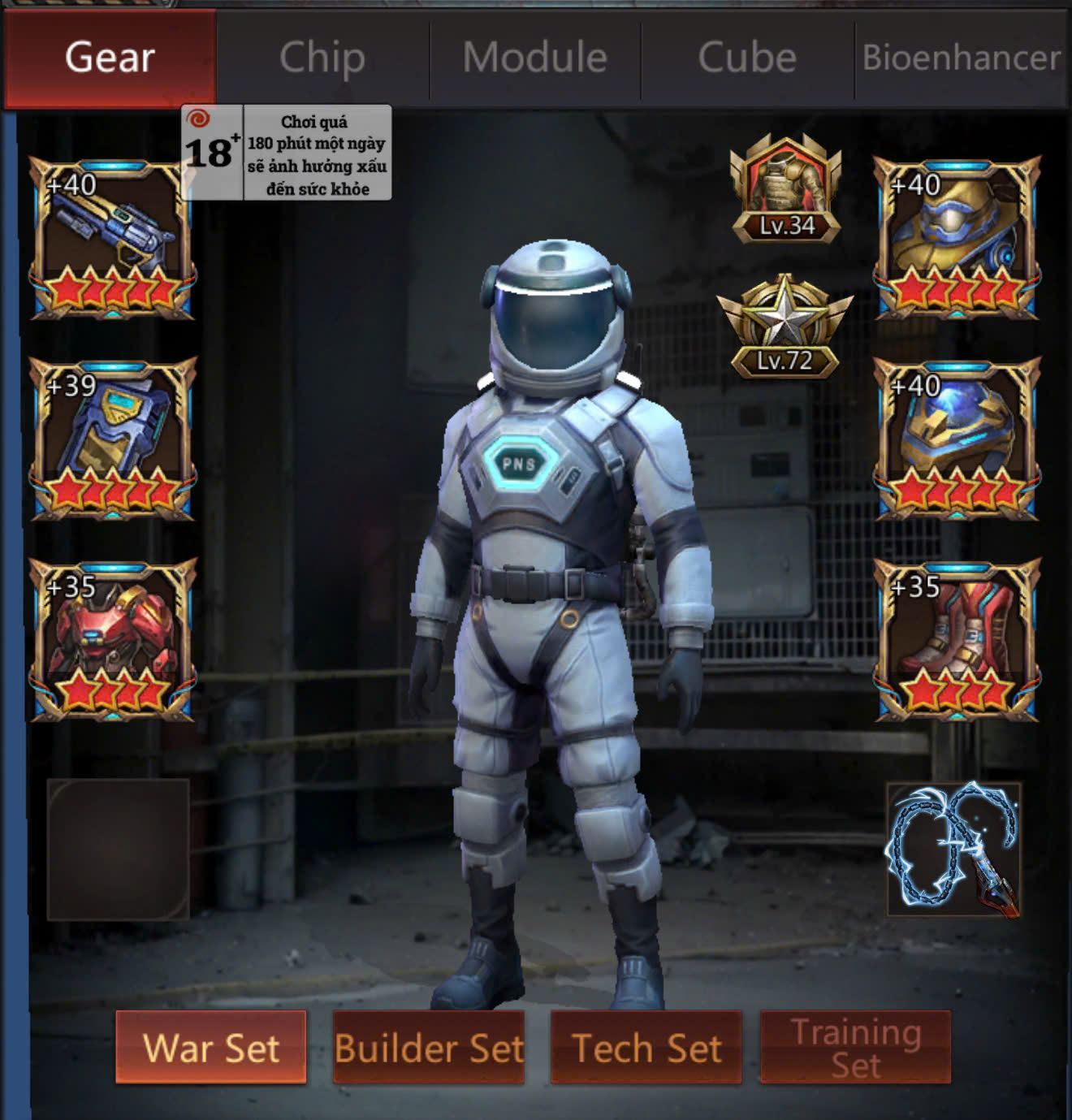Viewport: 1072px width, 1120px height.
Task: Switch to the Bioenhancer tab
Action: (962, 58)
